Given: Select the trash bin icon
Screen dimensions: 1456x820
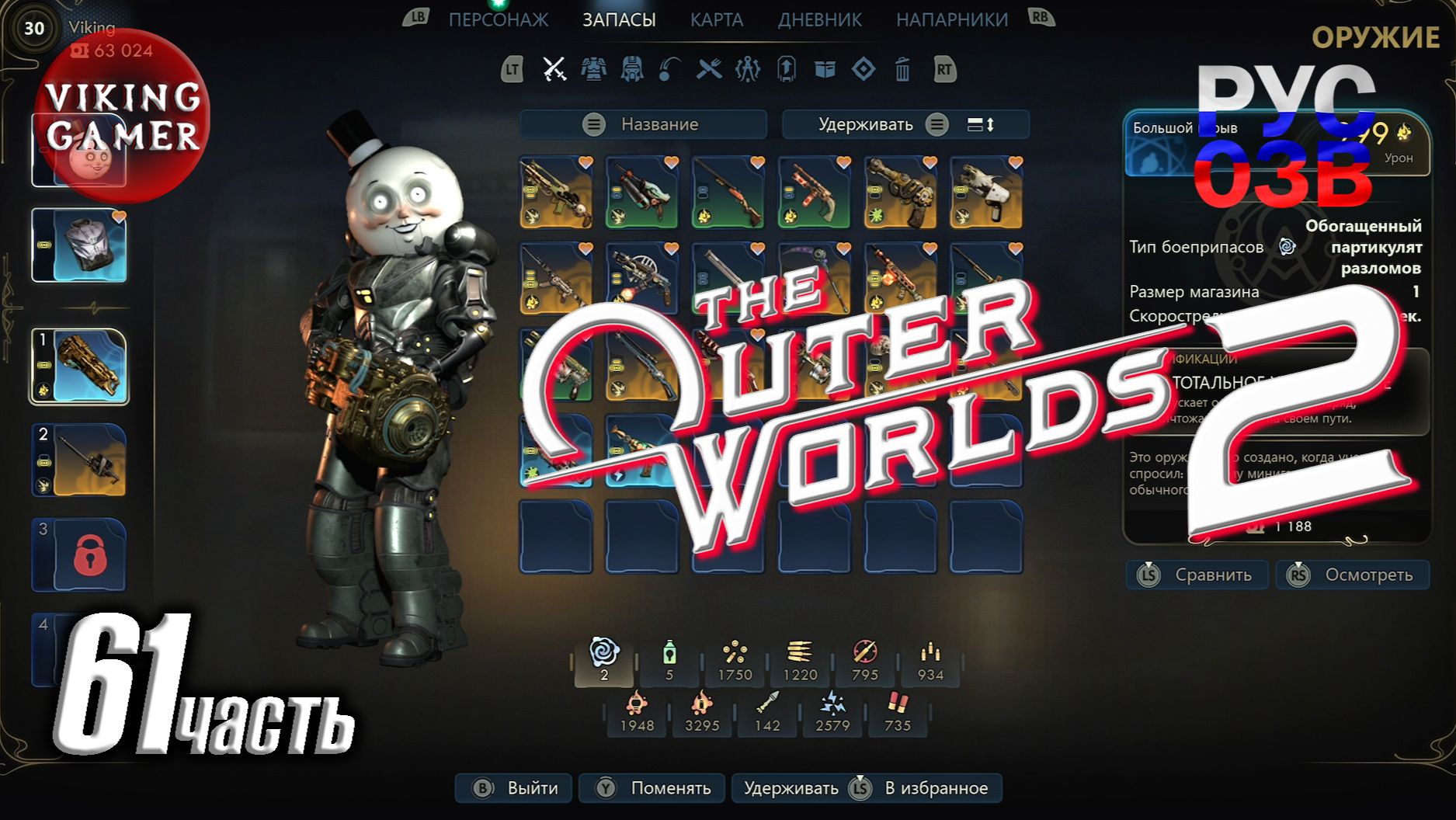Looking at the screenshot, I should pos(902,70).
